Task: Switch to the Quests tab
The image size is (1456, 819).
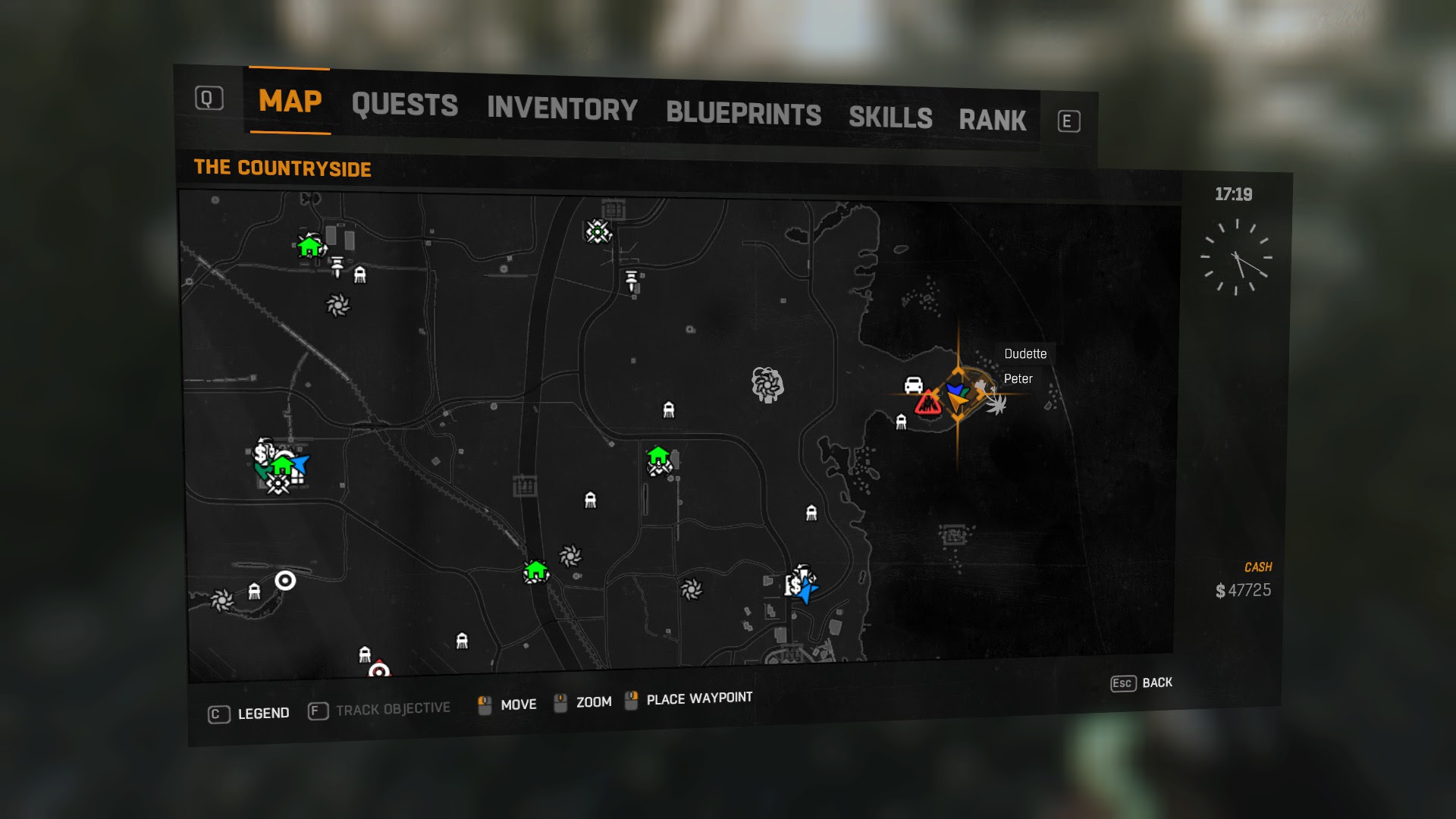Action: pos(404,105)
